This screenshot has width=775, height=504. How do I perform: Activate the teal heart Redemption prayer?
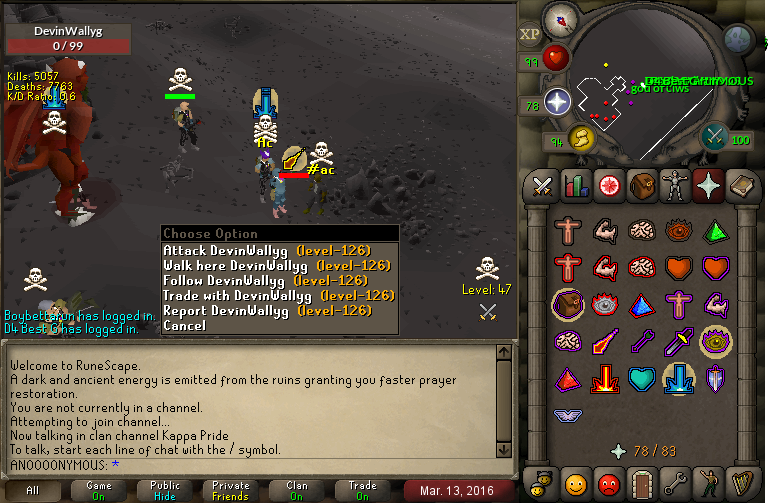641,378
